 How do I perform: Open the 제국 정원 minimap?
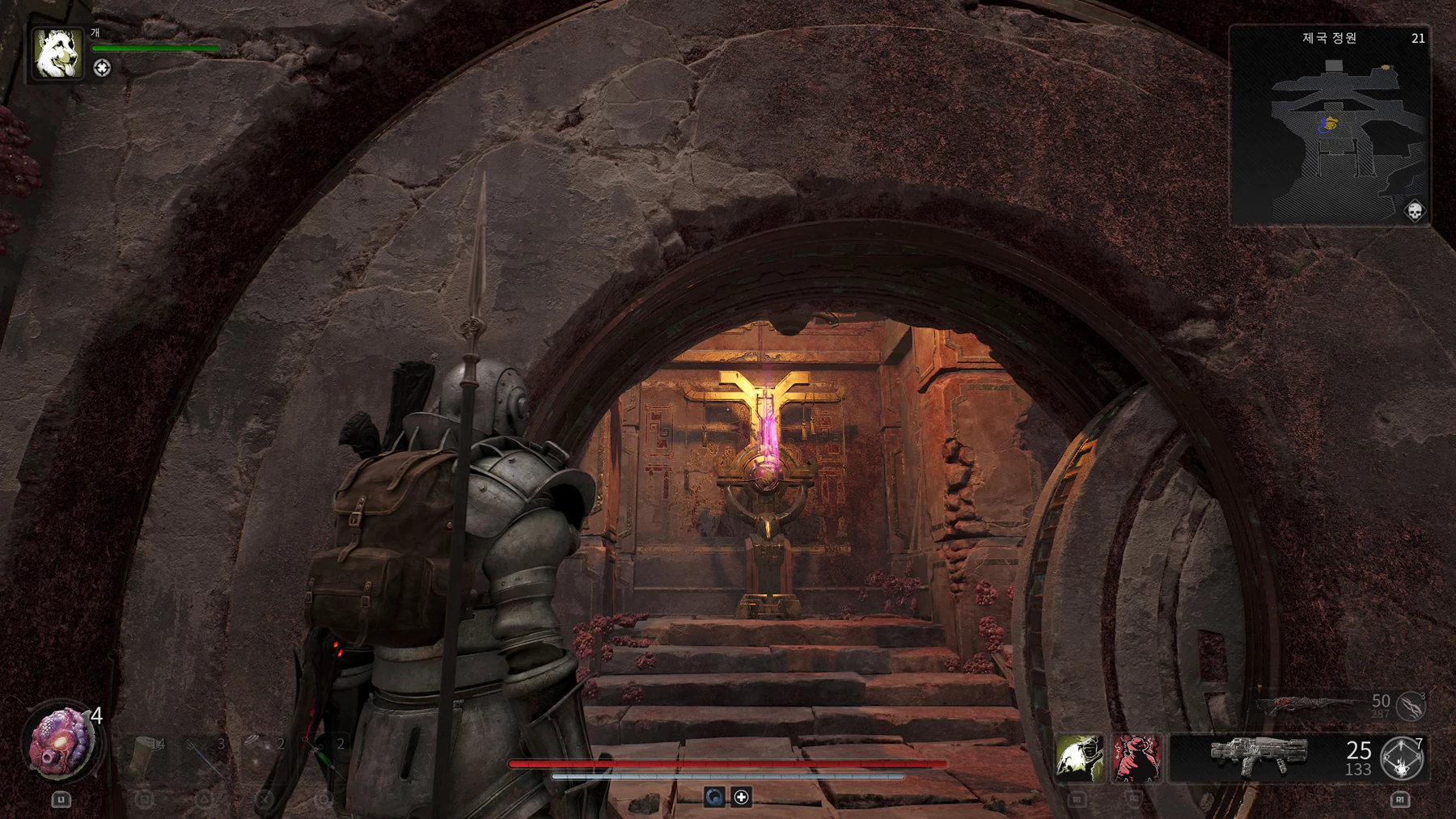[1329, 125]
